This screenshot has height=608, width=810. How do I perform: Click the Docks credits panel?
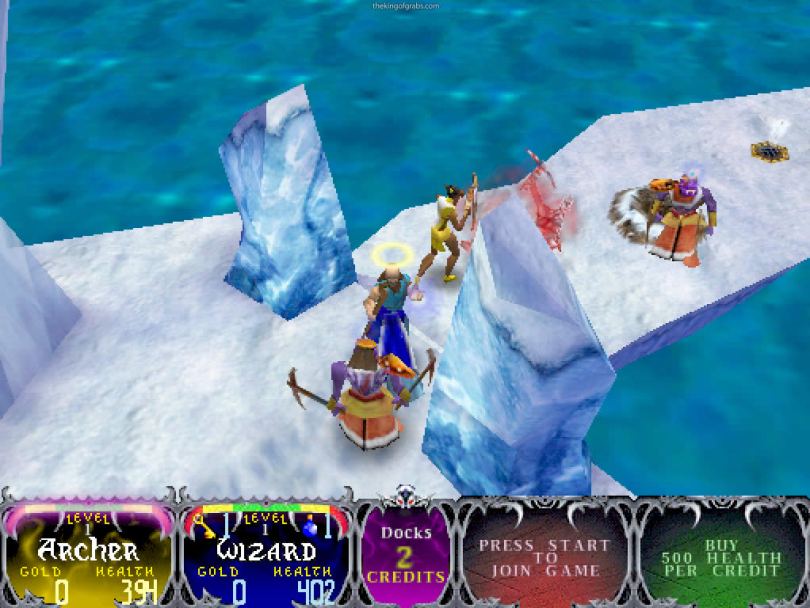tap(405, 555)
